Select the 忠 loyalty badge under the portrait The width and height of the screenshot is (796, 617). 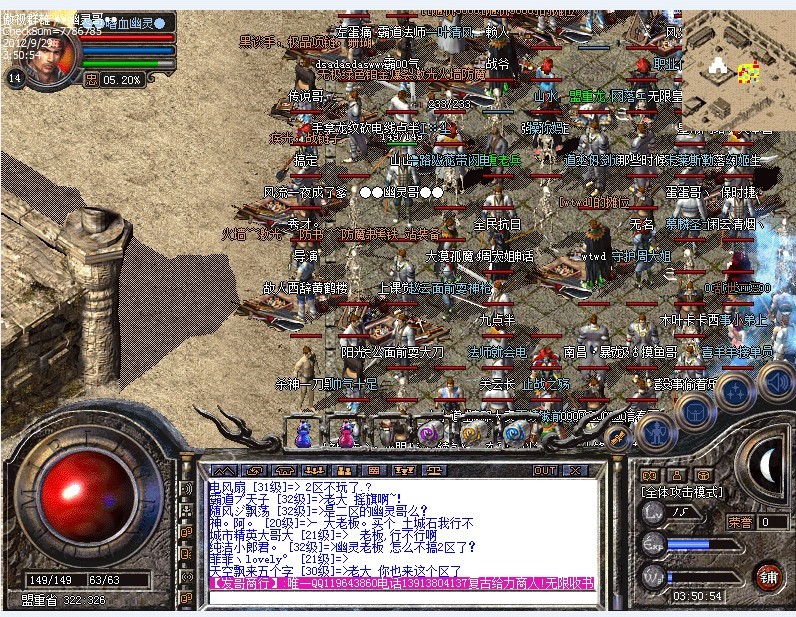93,78
